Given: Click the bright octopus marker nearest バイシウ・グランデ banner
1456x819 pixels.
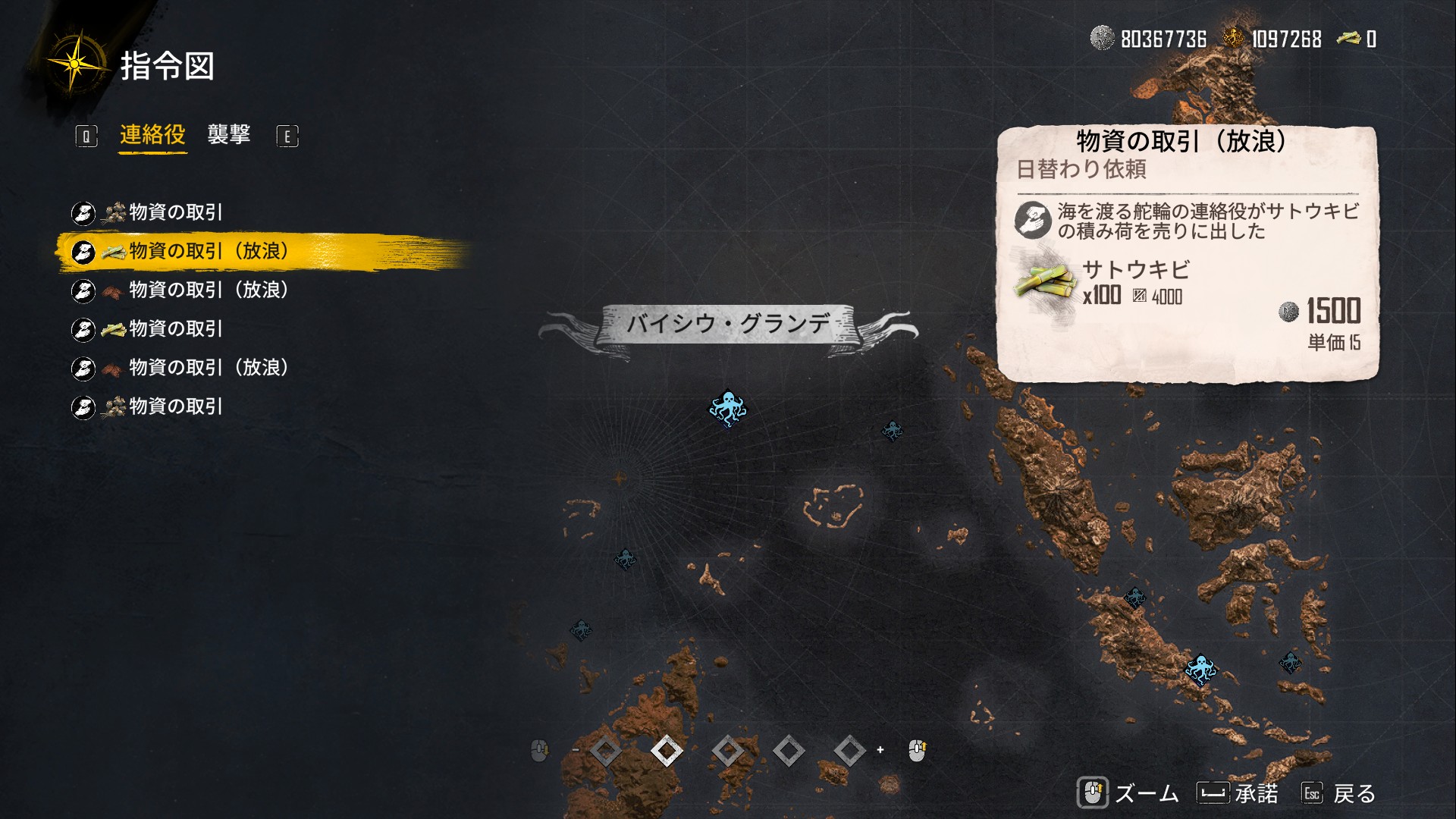Looking at the screenshot, I should [x=727, y=408].
